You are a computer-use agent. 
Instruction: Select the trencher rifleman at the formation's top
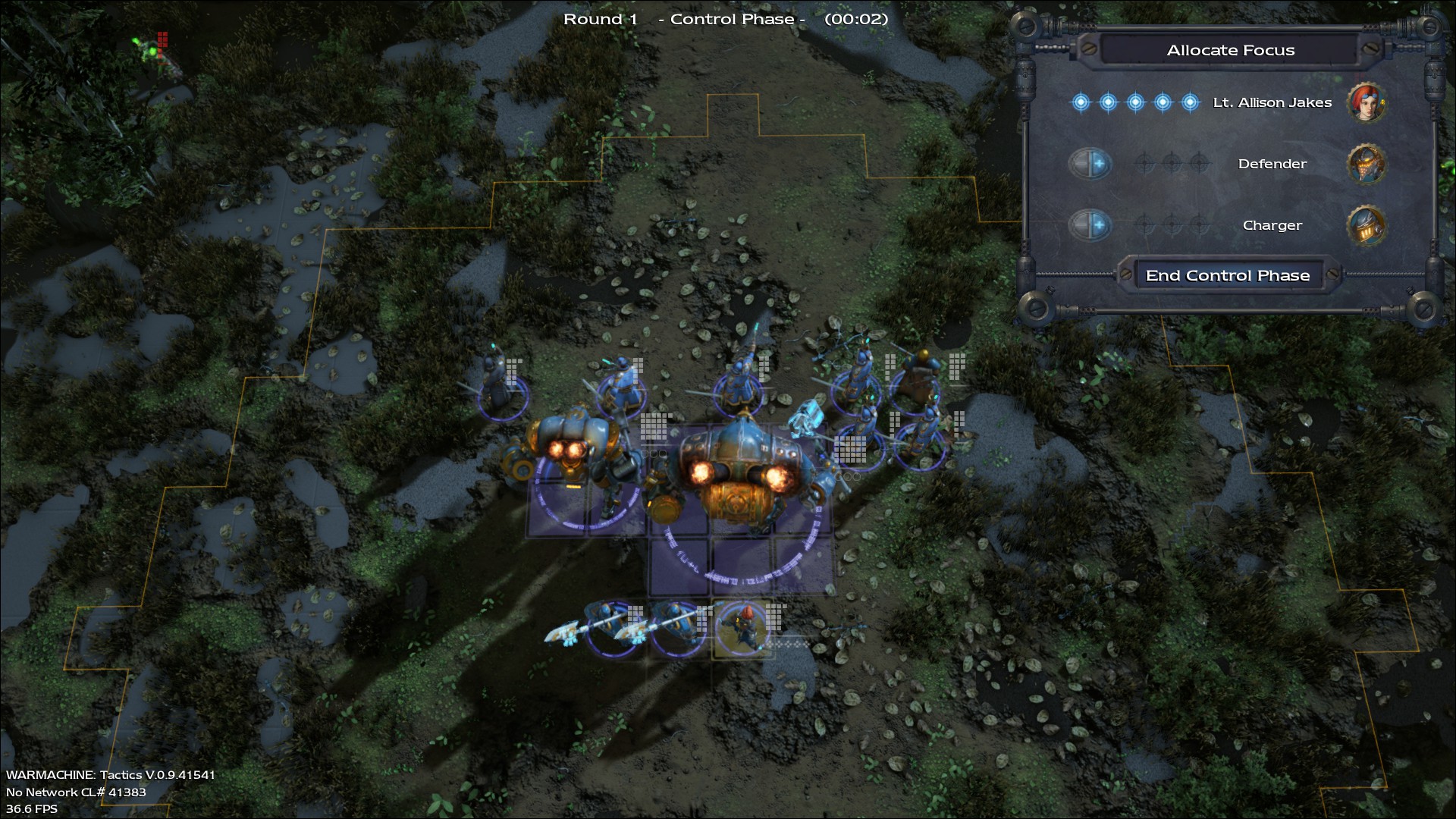pos(739,383)
